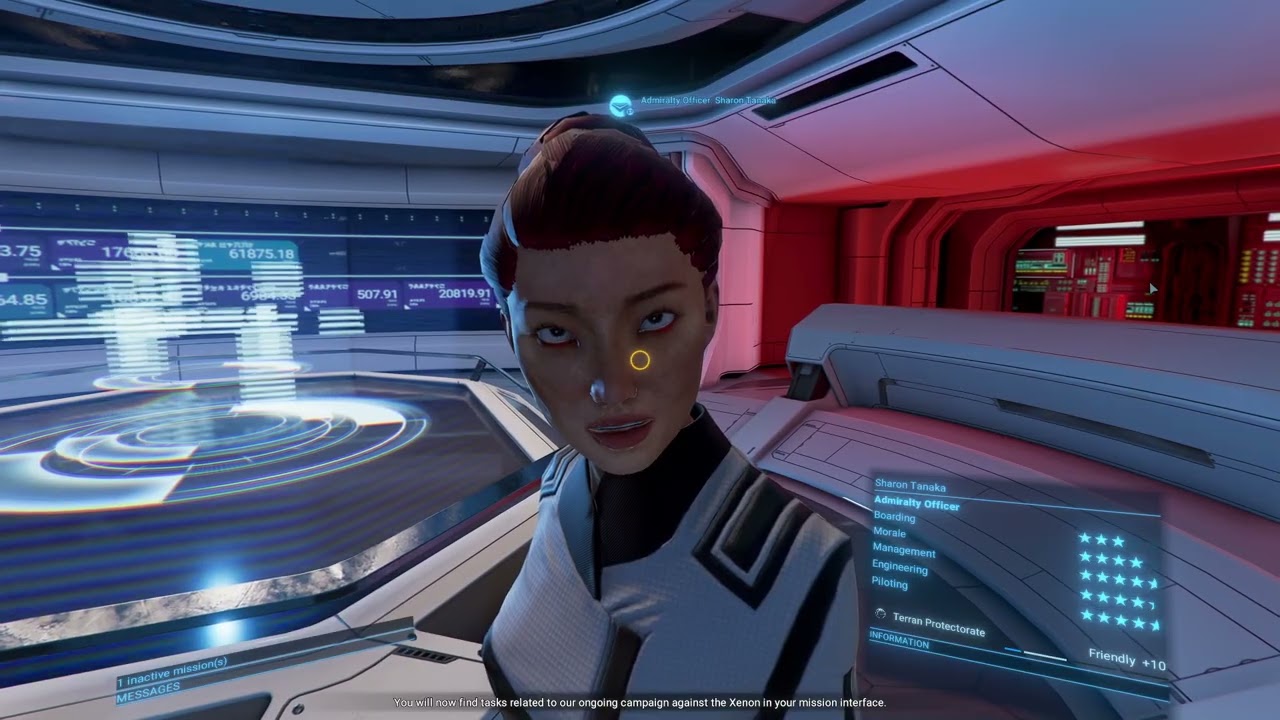This screenshot has width=1280, height=720.
Task: Click the INFORMATION panel header
Action: [899, 640]
